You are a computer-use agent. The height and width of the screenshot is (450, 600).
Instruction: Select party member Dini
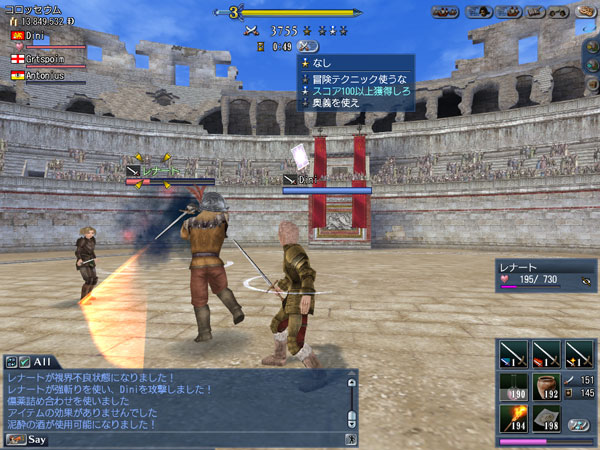click(33, 35)
